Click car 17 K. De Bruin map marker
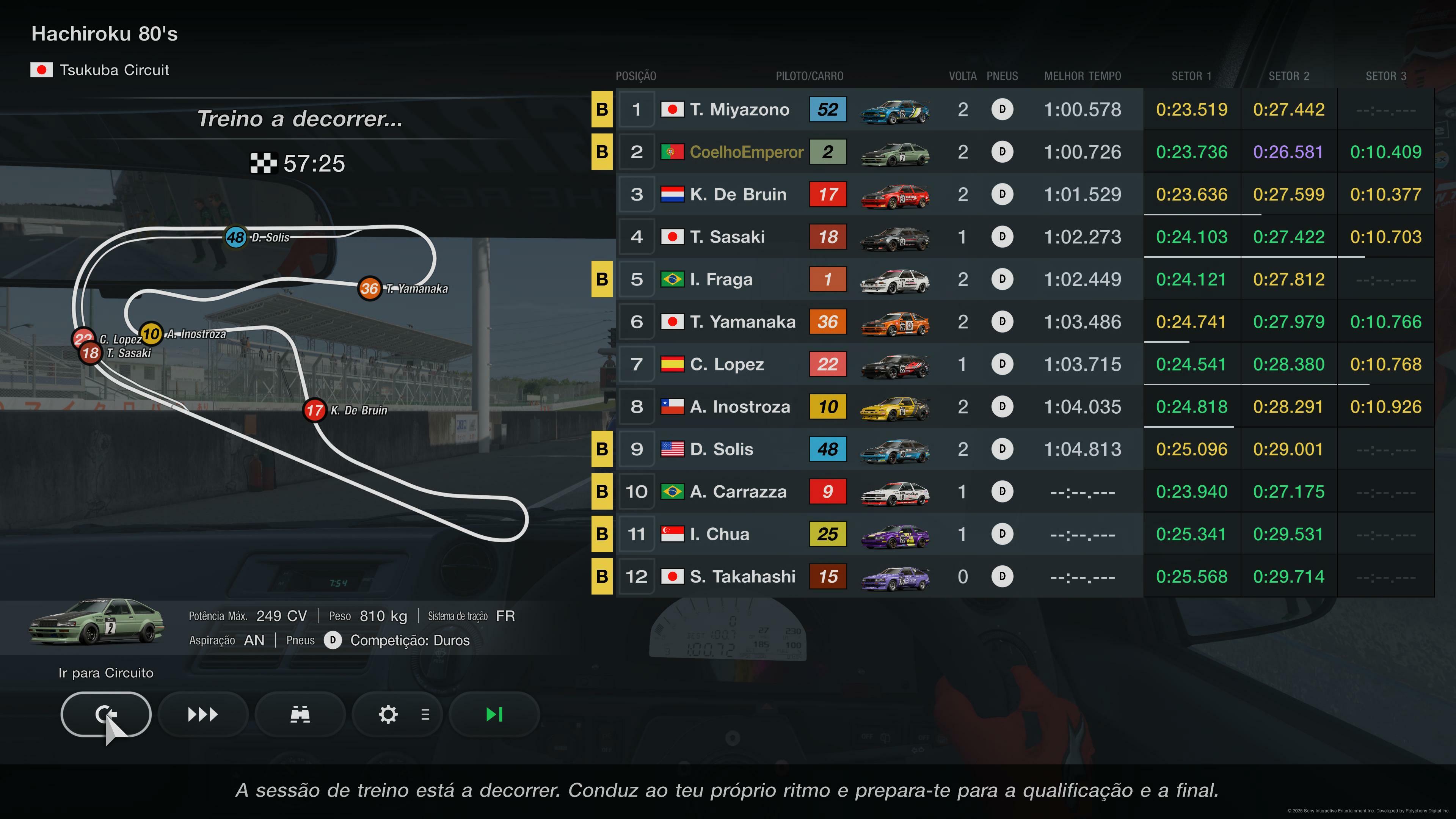The image size is (1456, 819). pos(315,410)
